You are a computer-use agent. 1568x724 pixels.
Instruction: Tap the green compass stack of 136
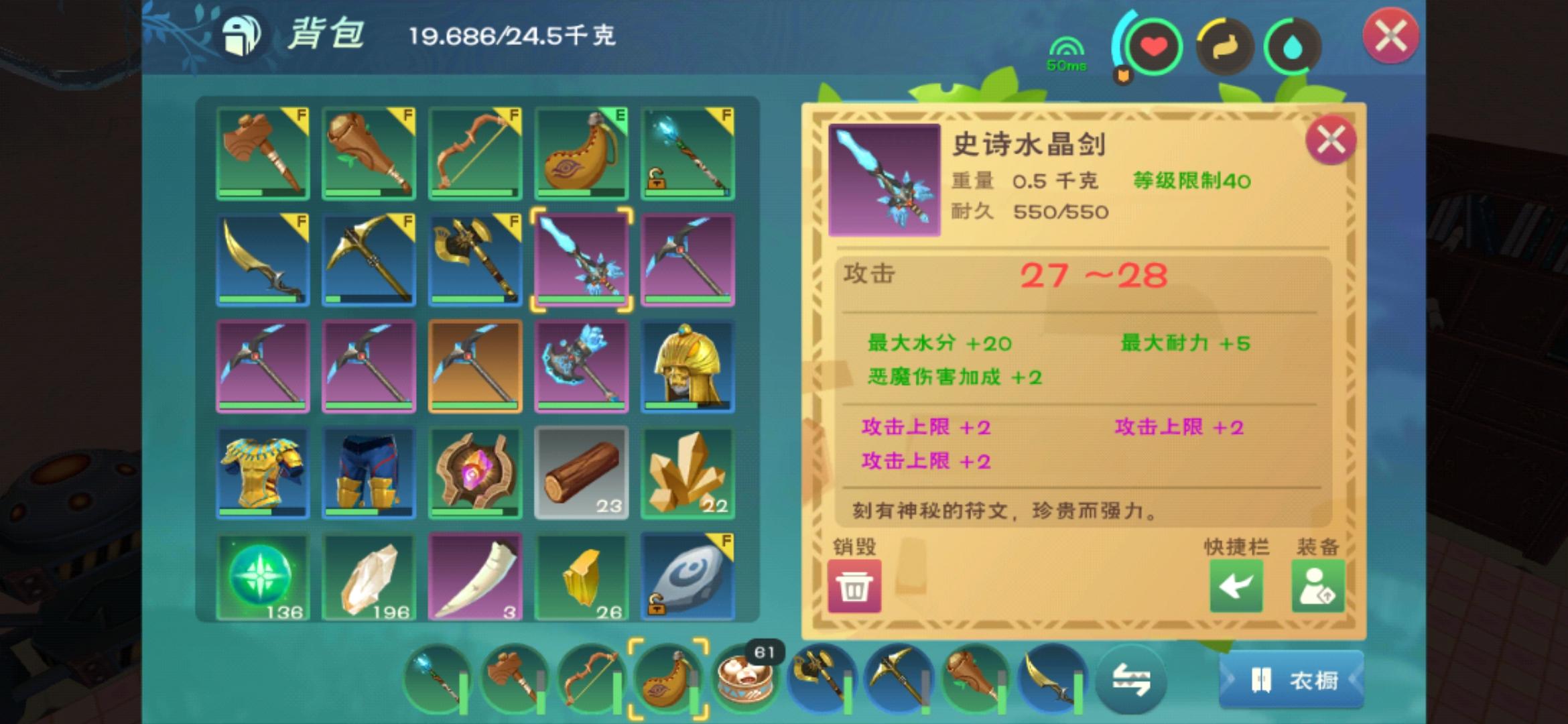(x=261, y=577)
